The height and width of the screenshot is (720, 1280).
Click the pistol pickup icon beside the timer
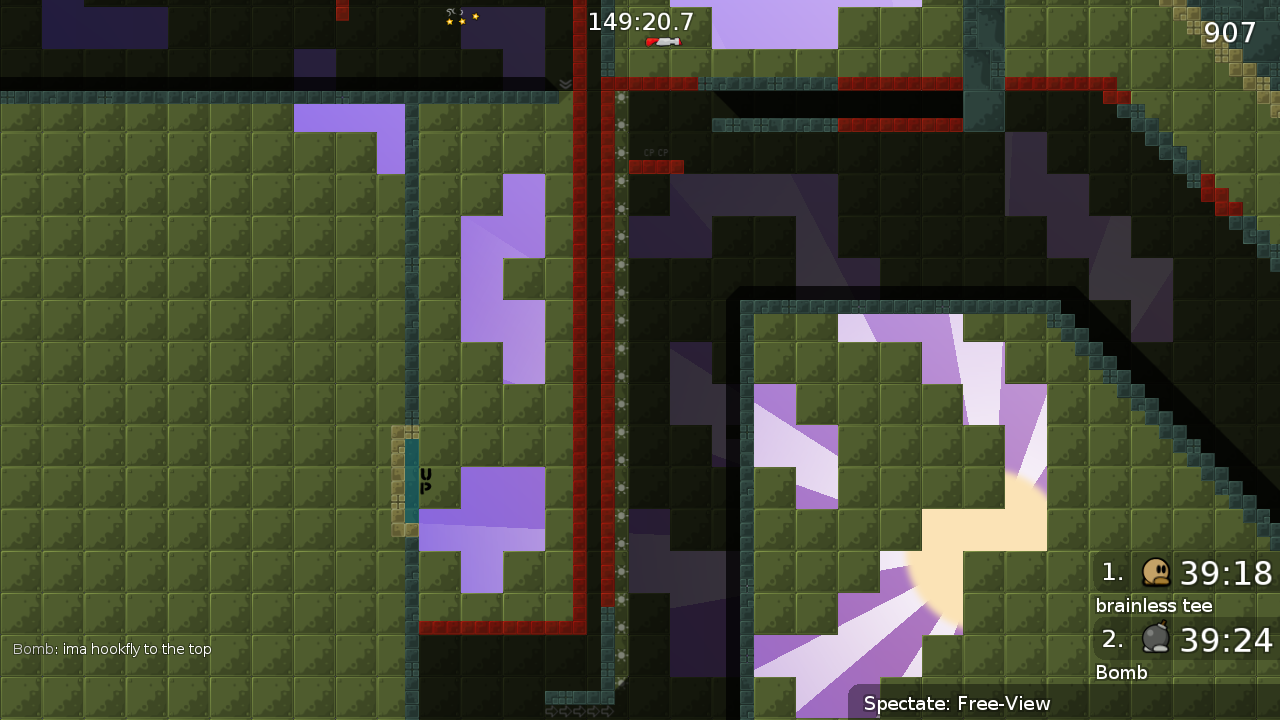pyautogui.click(x=664, y=43)
